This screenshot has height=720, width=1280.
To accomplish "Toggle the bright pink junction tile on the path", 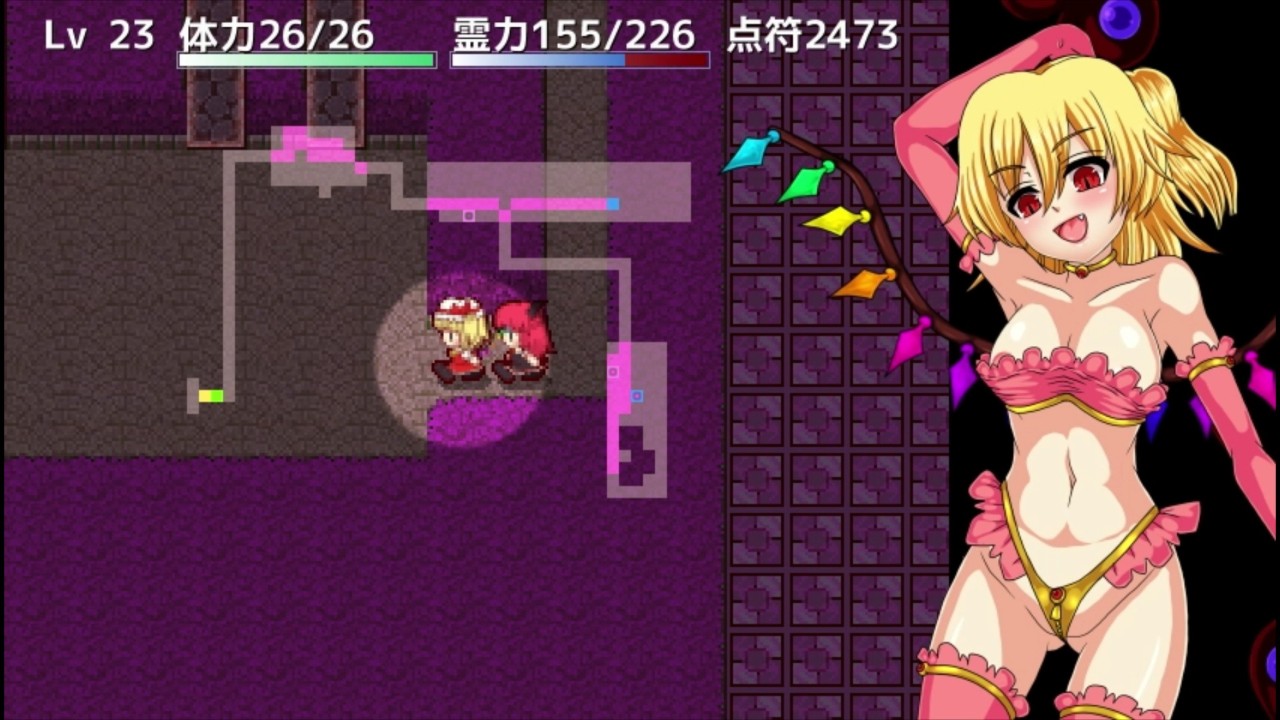I will pyautogui.click(x=503, y=216).
